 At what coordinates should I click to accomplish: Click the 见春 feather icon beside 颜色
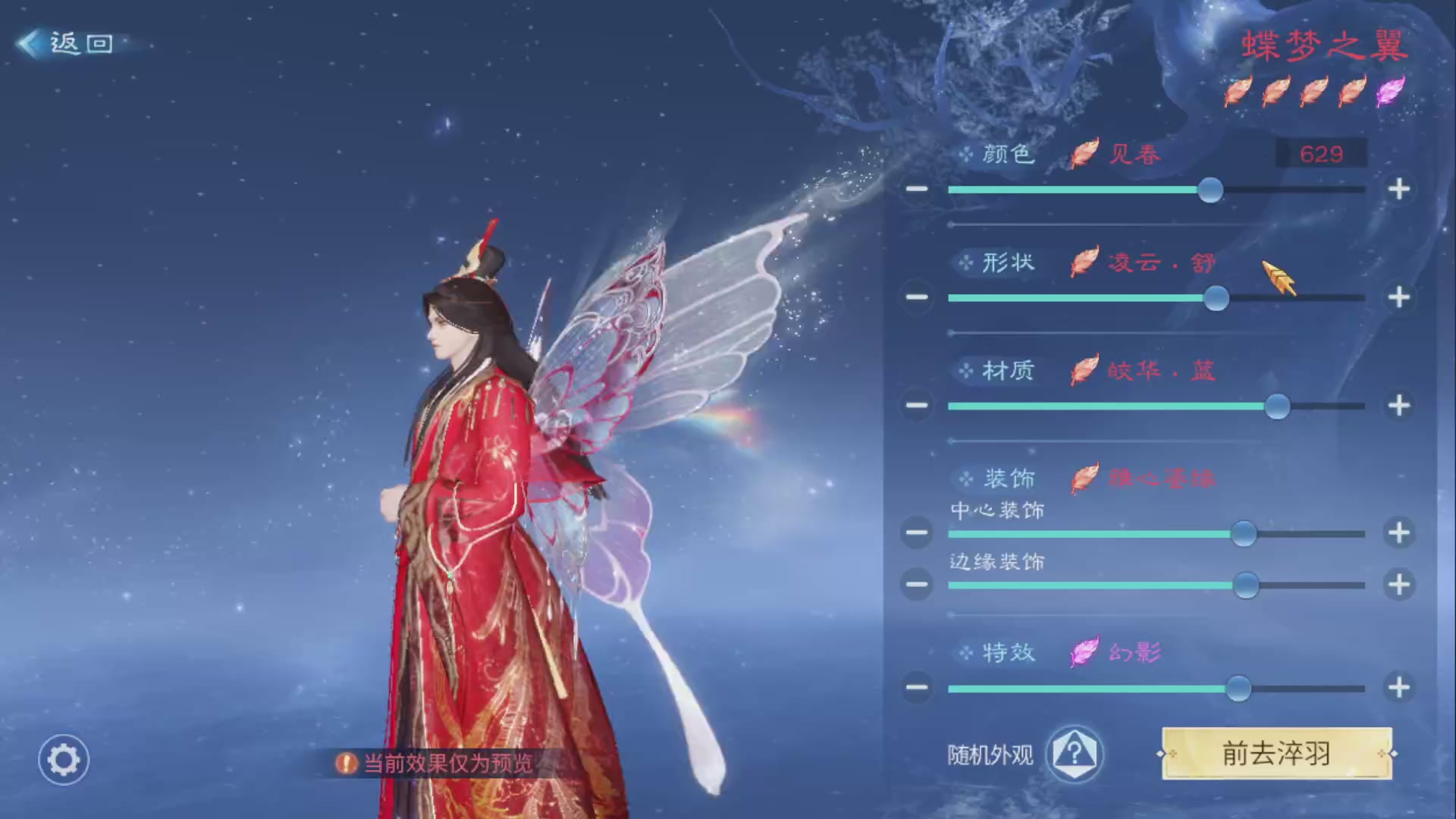[1084, 152]
